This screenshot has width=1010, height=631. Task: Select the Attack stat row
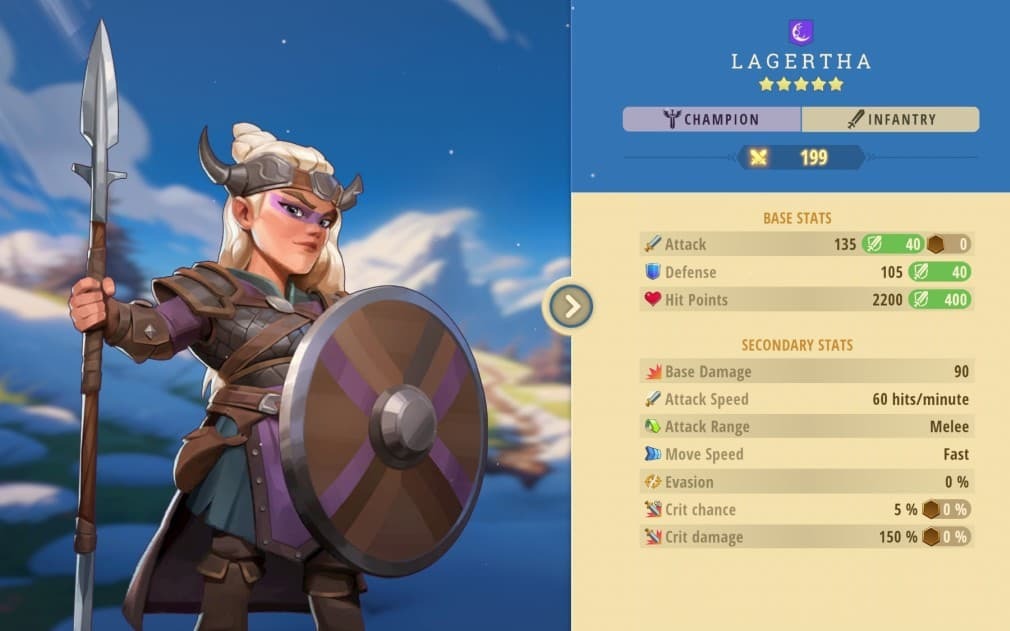tap(805, 244)
